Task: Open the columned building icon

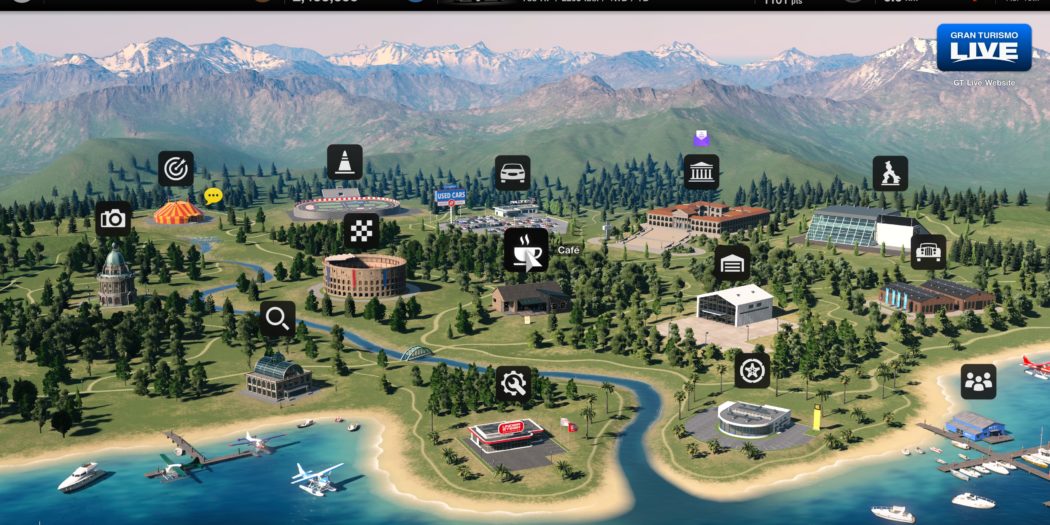Action: 701,171
